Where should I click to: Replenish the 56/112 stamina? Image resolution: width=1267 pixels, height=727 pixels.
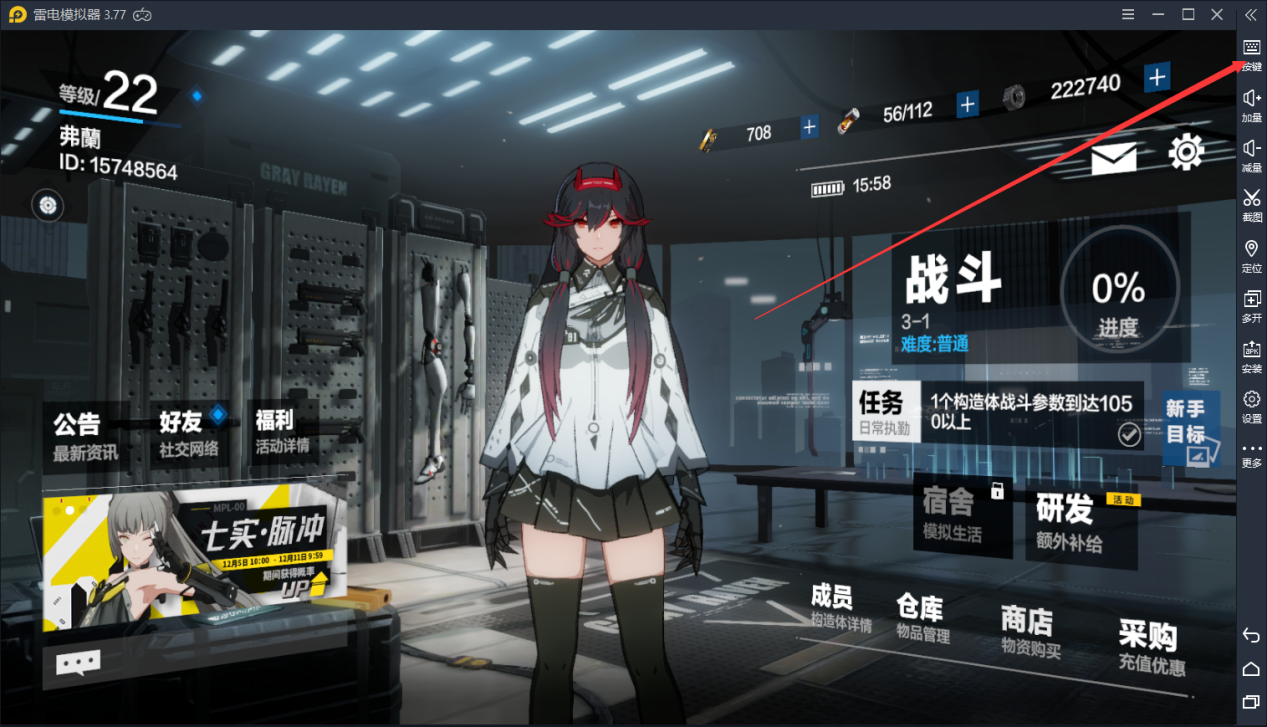[x=967, y=104]
